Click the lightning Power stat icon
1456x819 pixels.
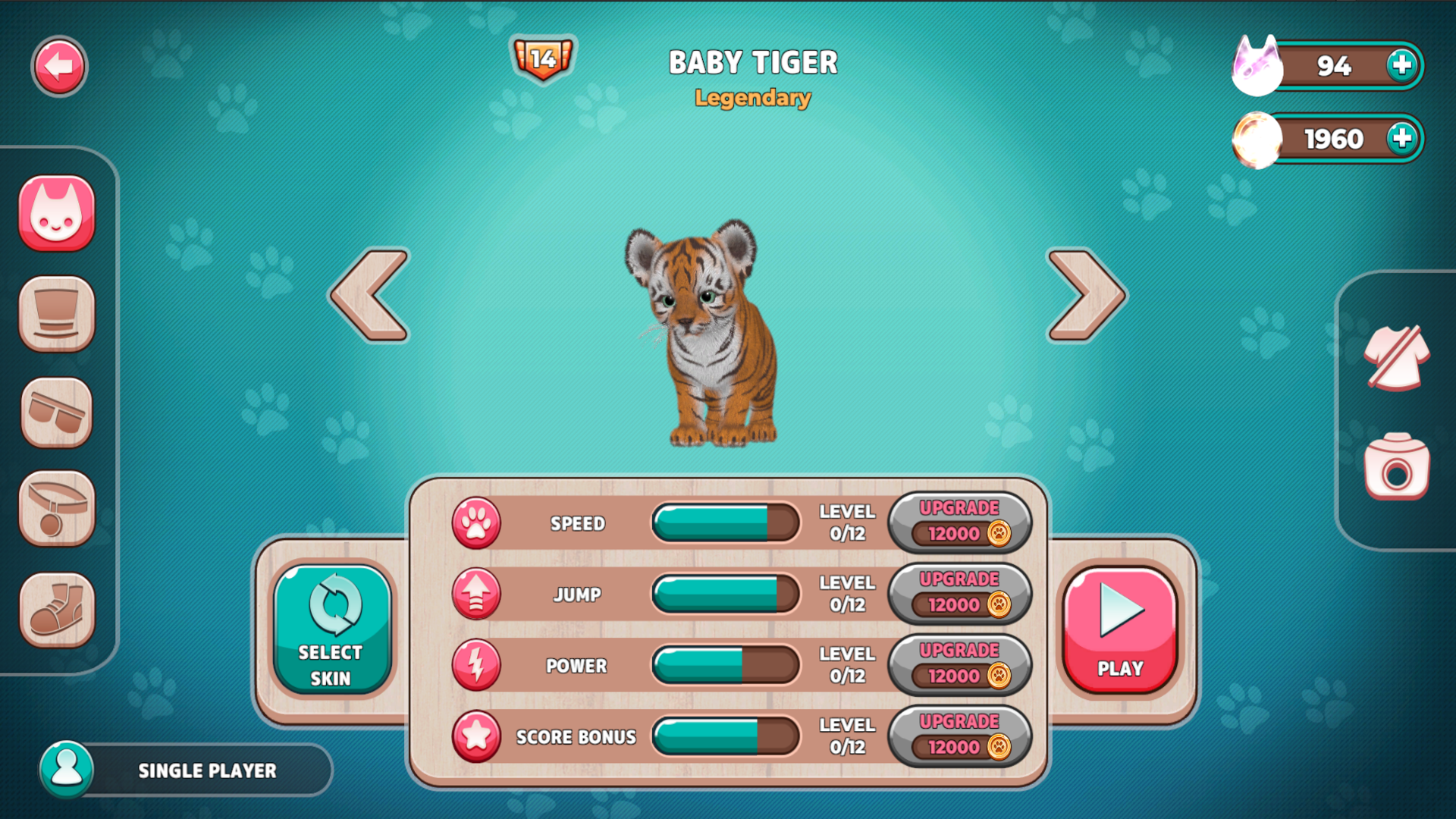tap(477, 665)
